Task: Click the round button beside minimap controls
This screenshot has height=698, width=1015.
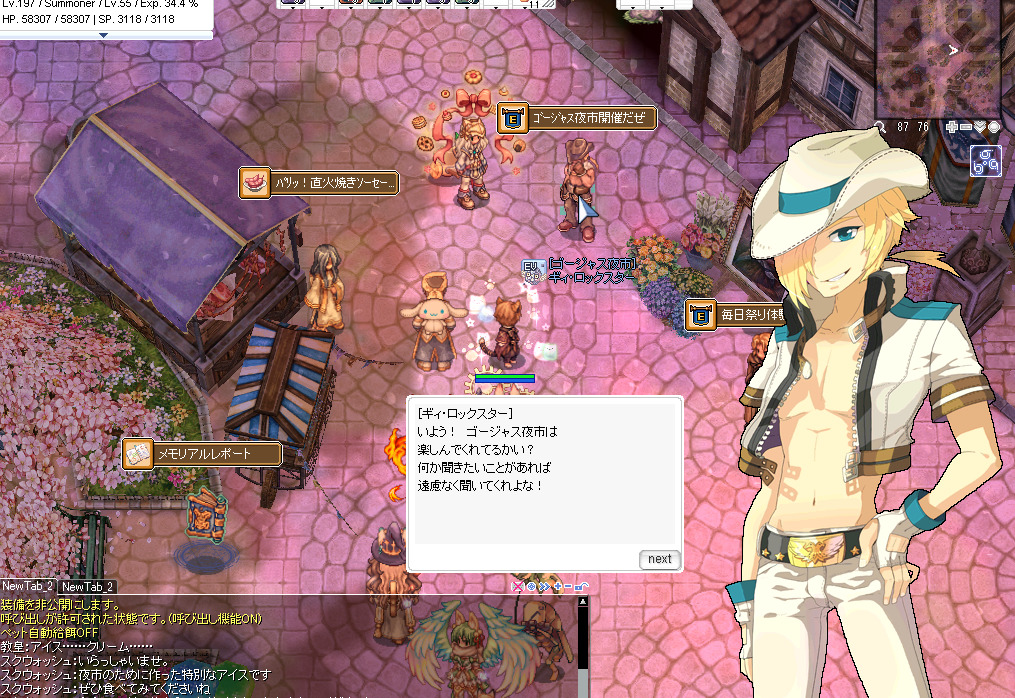Action: pos(994,127)
